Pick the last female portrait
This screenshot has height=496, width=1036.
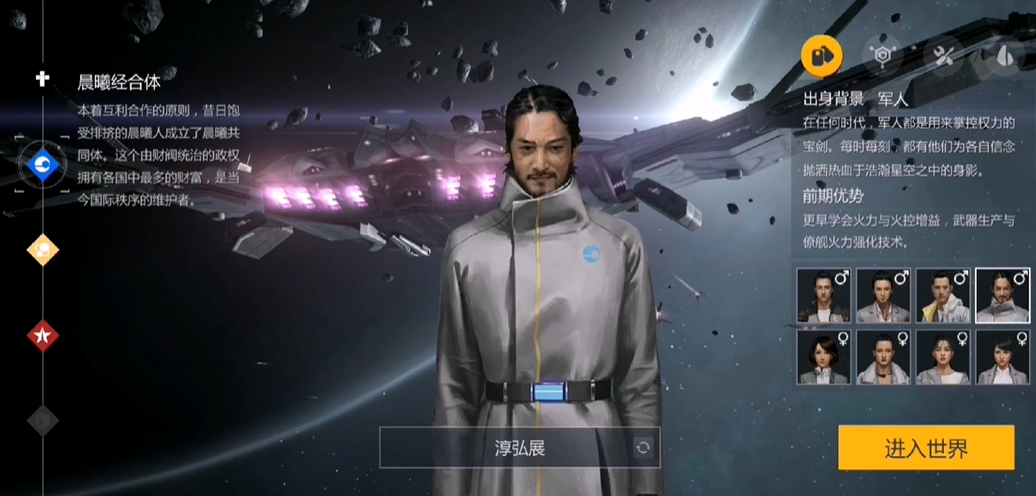tap(1003, 357)
